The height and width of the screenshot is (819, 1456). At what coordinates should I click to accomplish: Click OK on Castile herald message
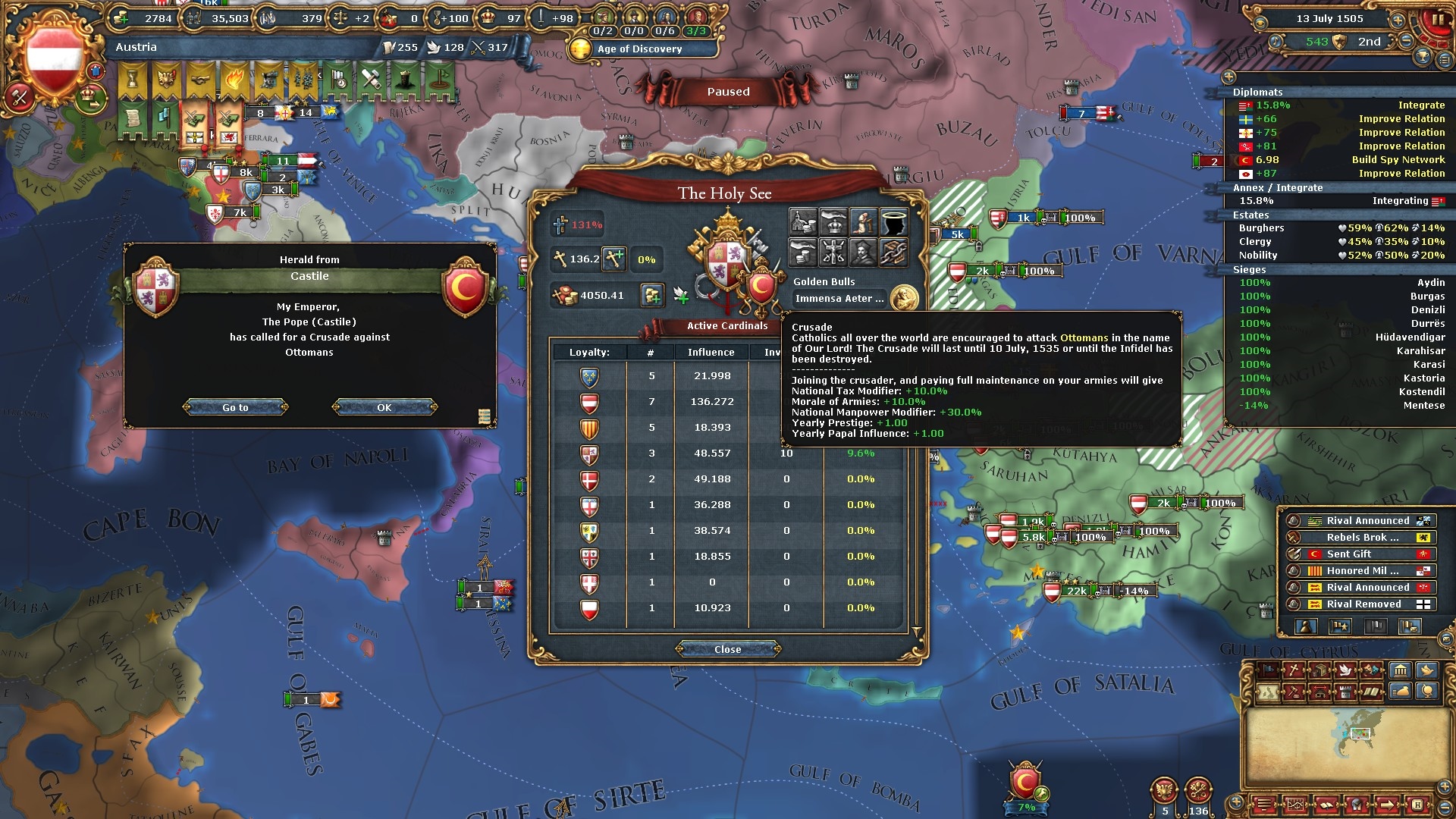pyautogui.click(x=384, y=407)
